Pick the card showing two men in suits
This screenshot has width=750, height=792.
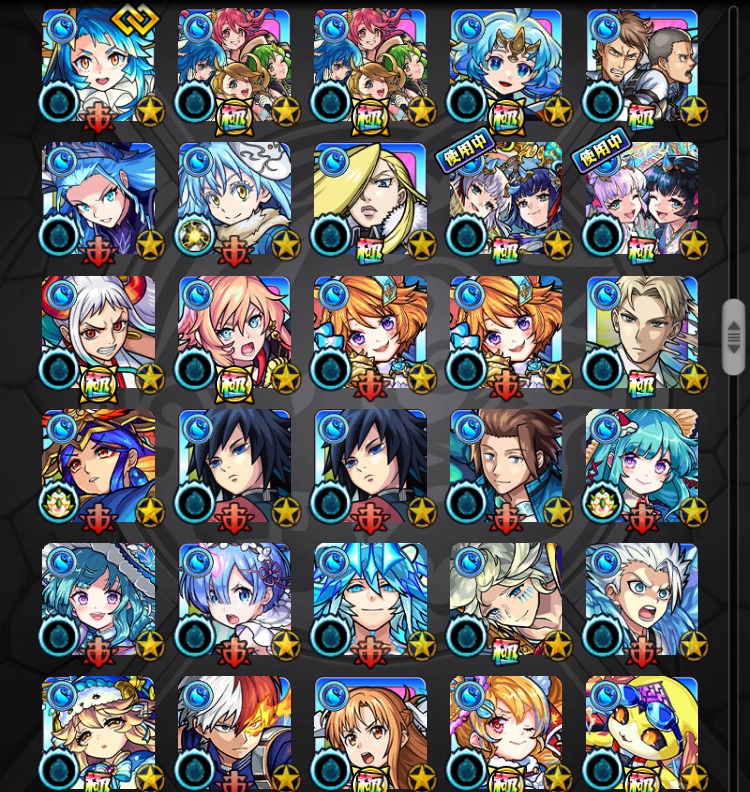tap(642, 66)
